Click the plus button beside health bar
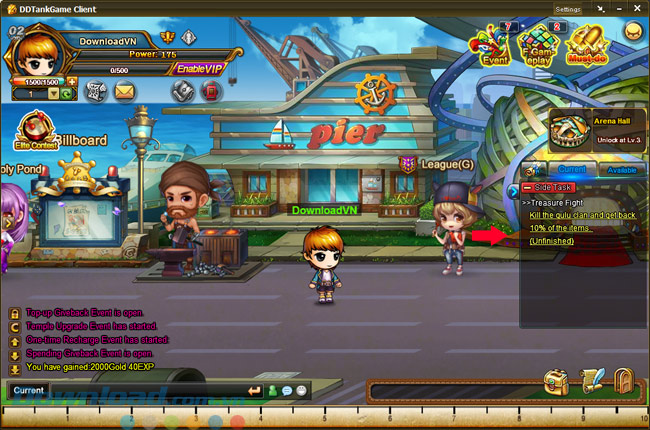The image size is (650, 430). (72, 80)
